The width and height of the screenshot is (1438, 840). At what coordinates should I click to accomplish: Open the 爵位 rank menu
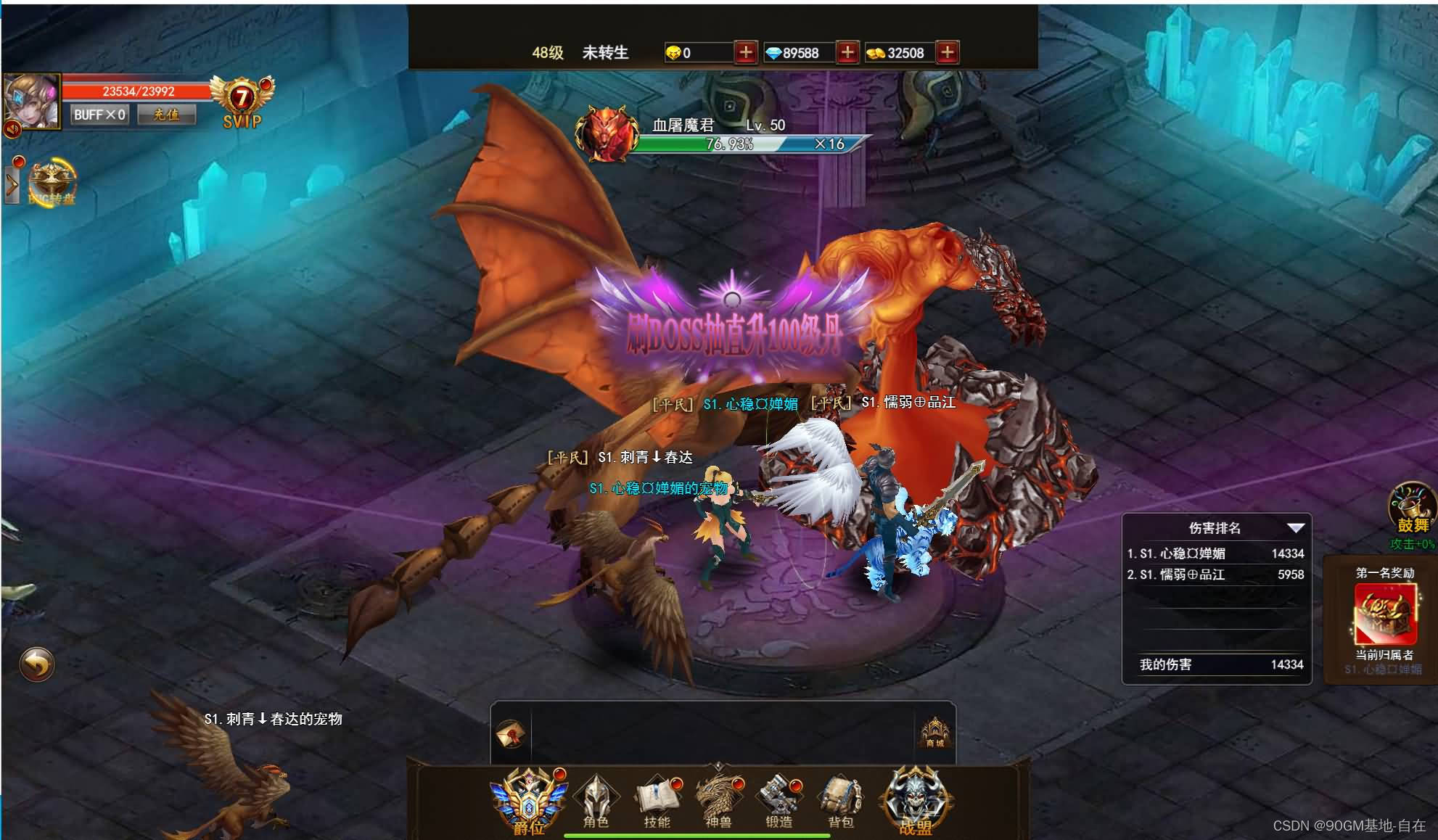click(528, 802)
